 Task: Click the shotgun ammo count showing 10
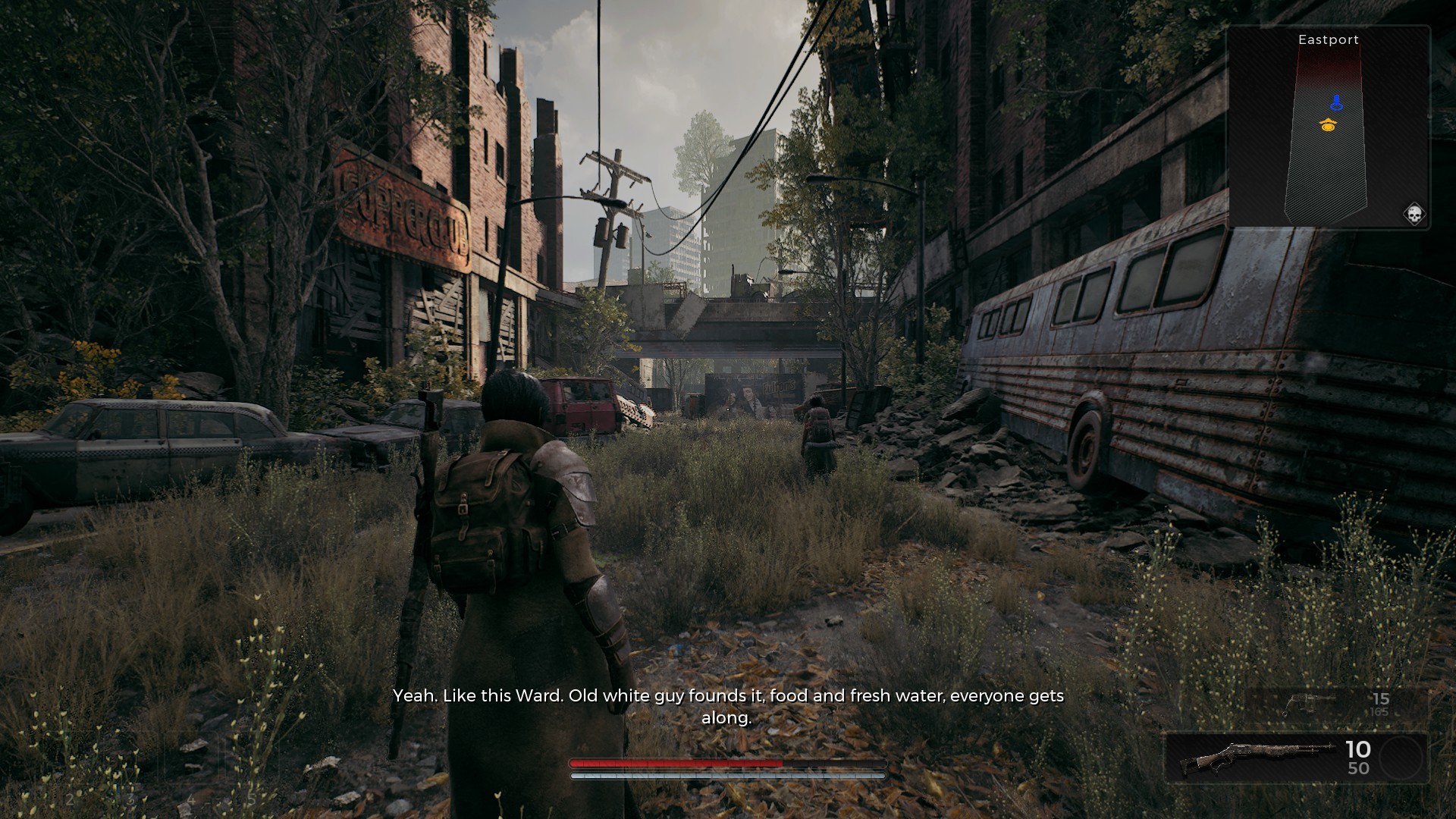[x=1358, y=748]
